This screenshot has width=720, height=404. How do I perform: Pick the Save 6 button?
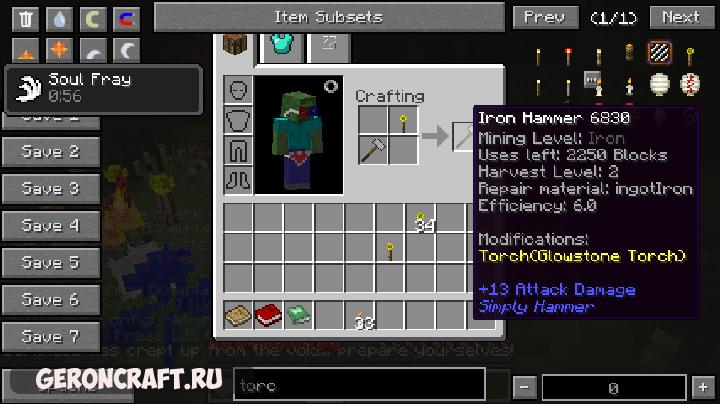pos(51,300)
